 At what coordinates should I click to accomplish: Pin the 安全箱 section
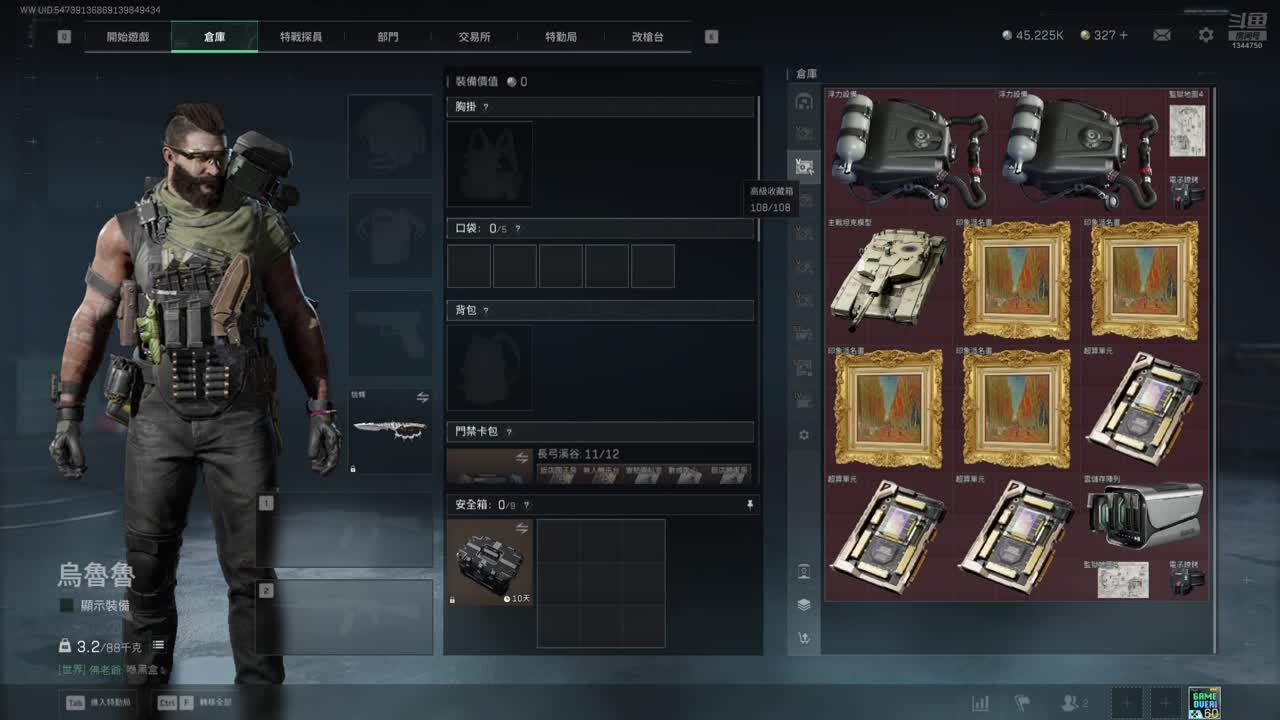[x=750, y=506]
